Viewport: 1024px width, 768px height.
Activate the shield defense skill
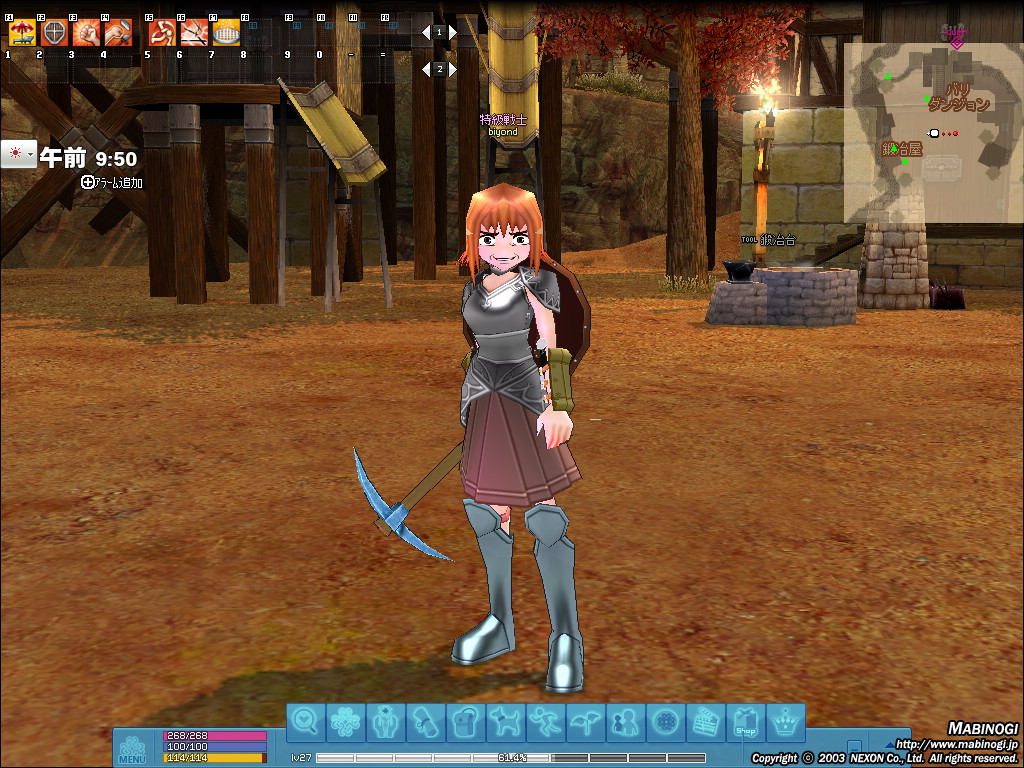click(x=54, y=34)
